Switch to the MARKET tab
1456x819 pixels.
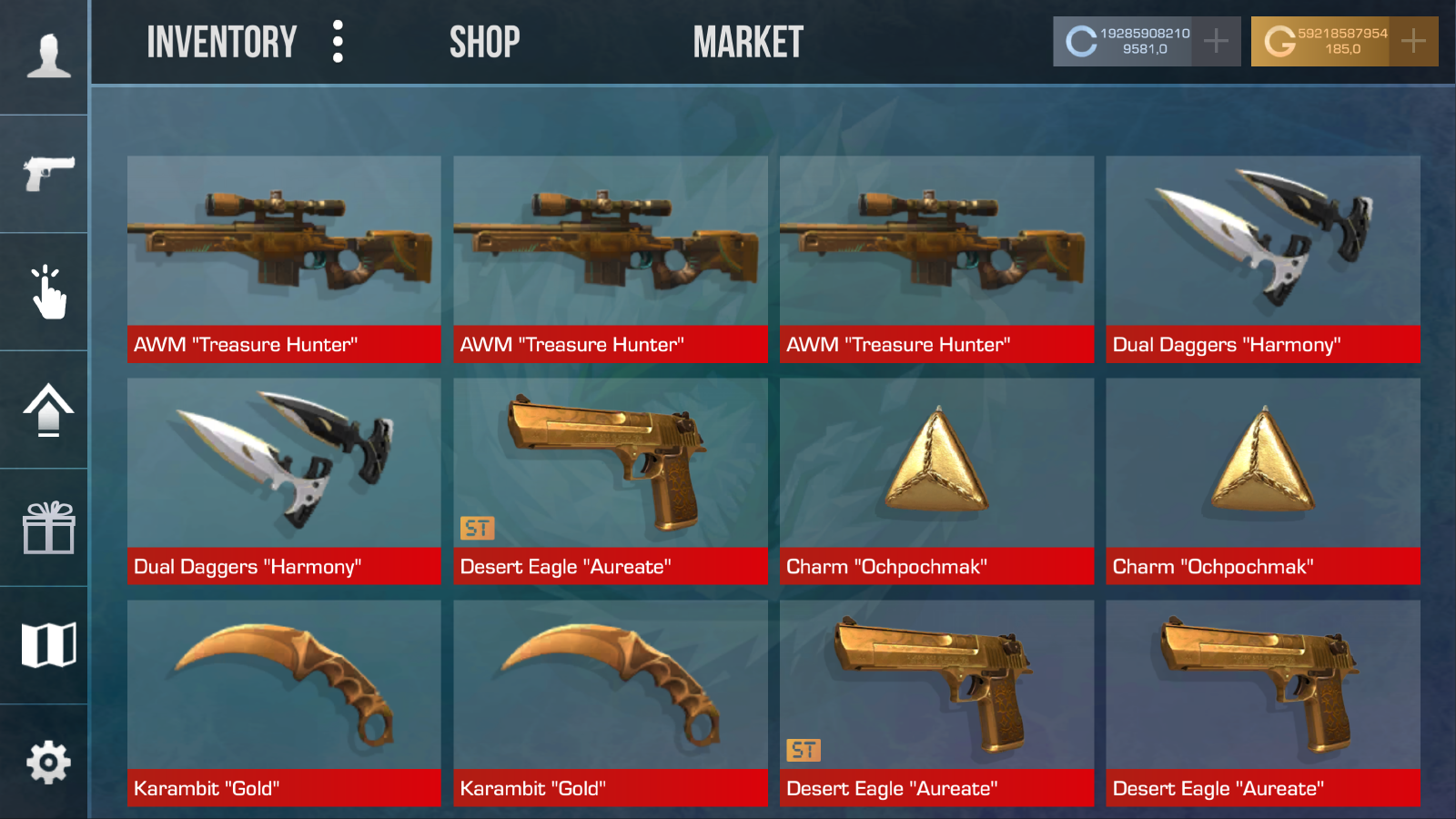748,41
